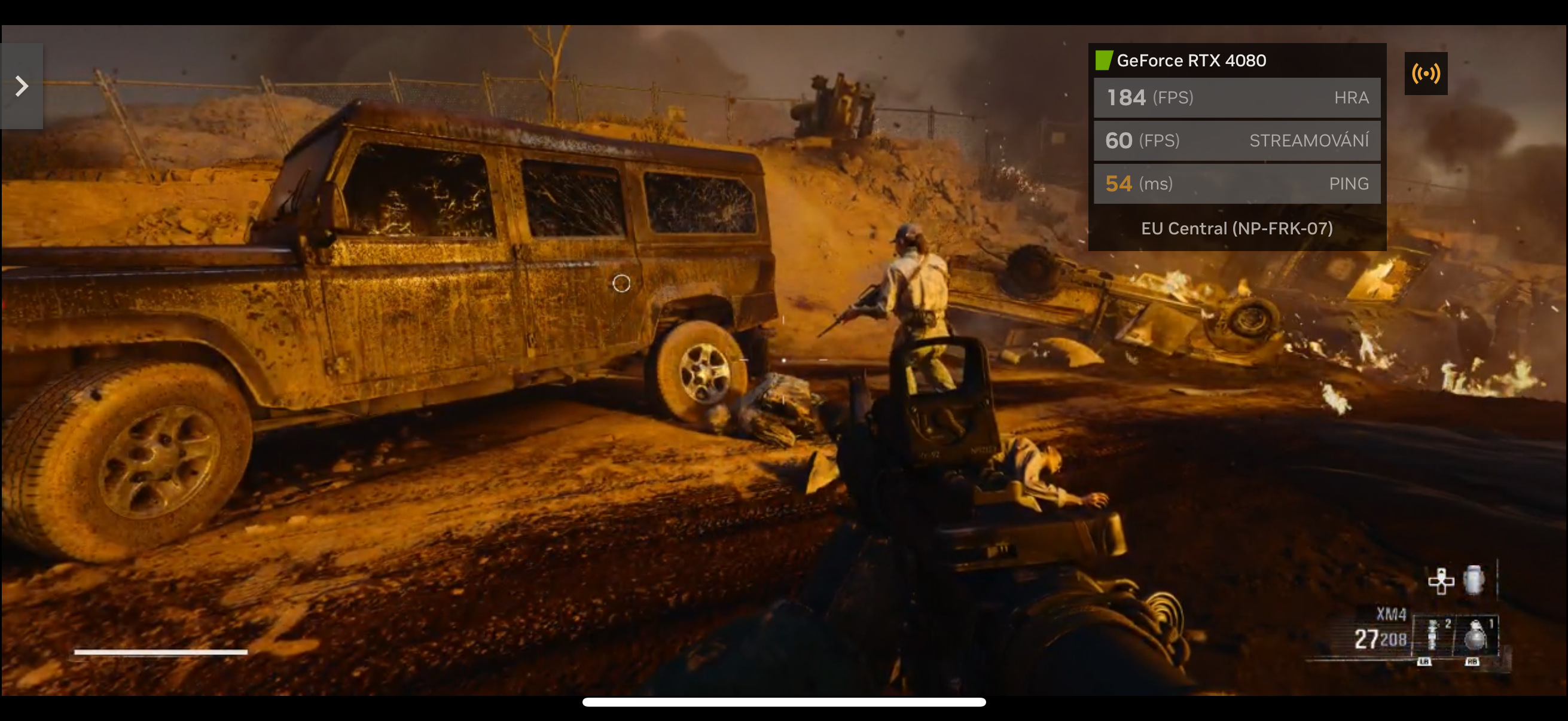1568x721 pixels.
Task: Select the STREAMOVÁNÍ stats row
Action: pos(1237,140)
